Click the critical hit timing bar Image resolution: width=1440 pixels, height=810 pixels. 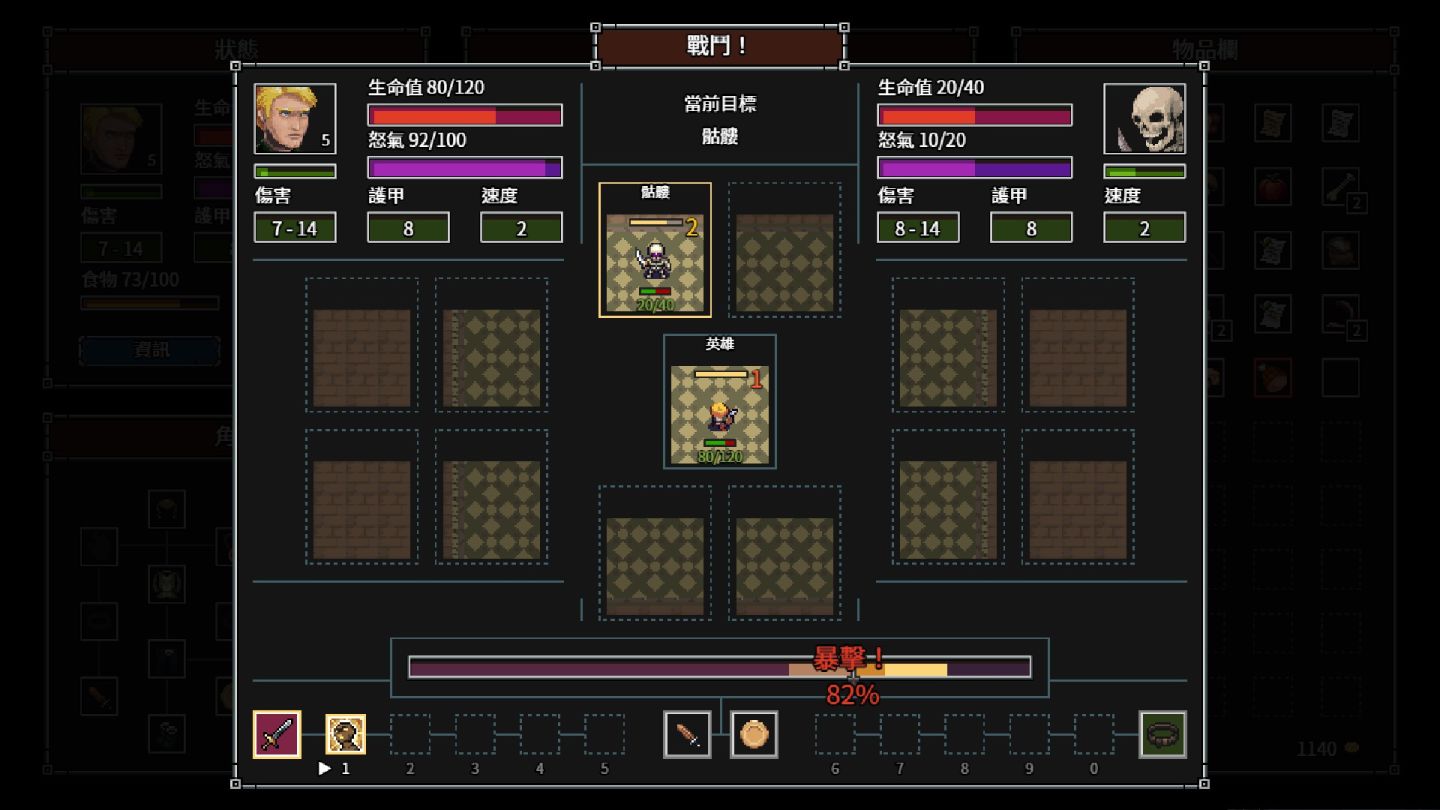(x=720, y=668)
